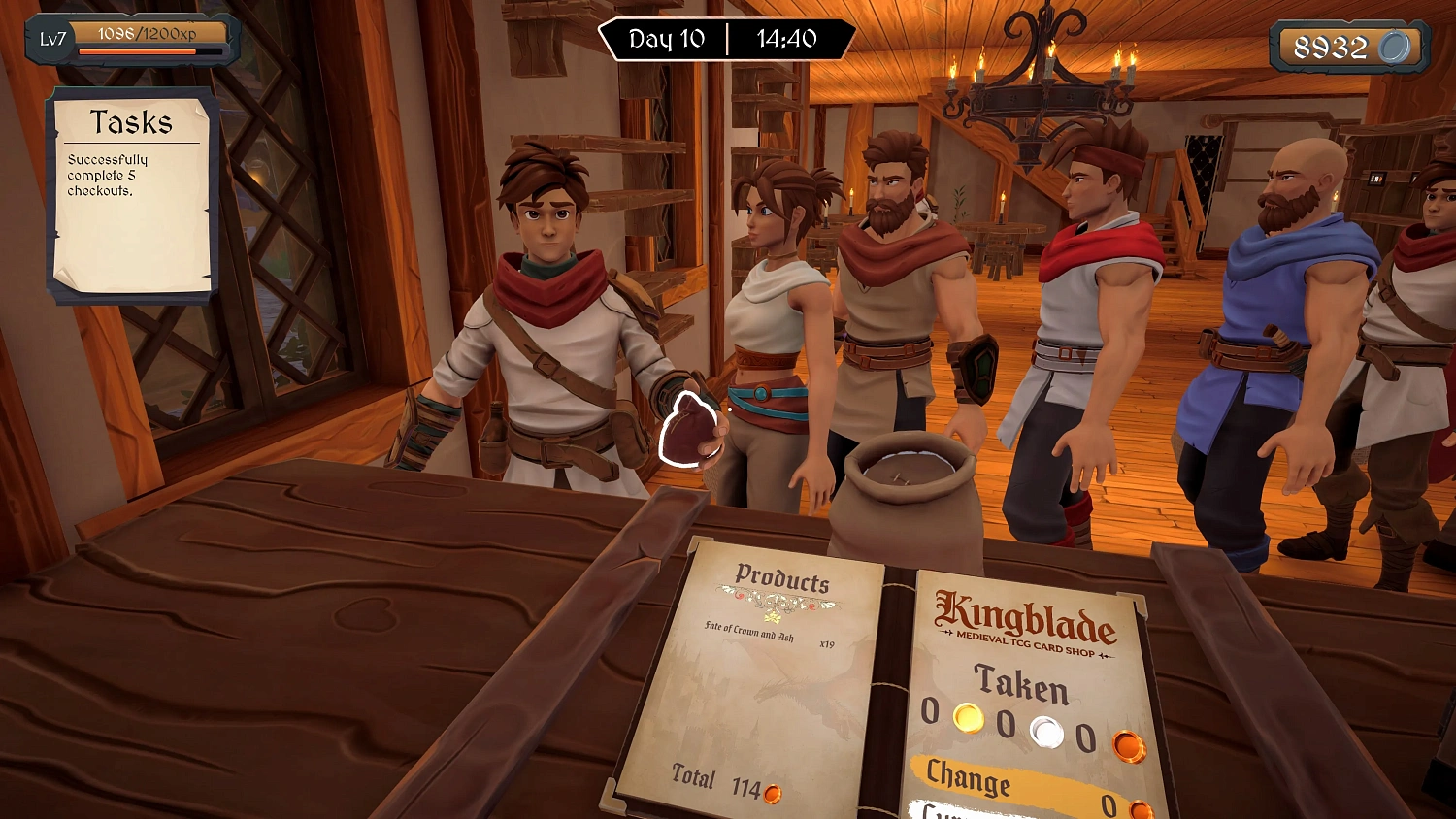Click the coin icon next to Total 114
The height and width of the screenshot is (819, 1456).
[x=773, y=795]
